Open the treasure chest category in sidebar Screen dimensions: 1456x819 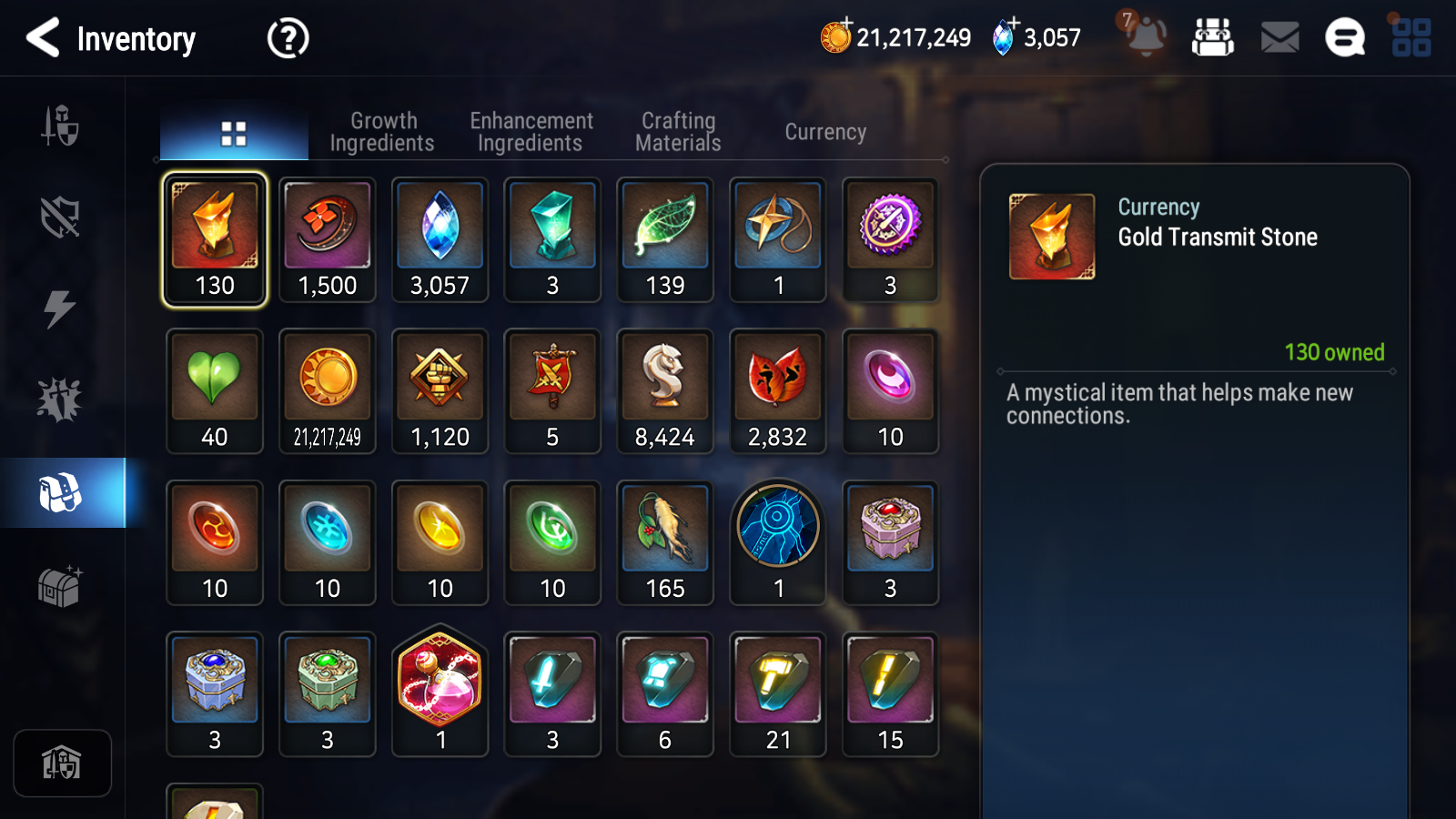pyautogui.click(x=60, y=586)
